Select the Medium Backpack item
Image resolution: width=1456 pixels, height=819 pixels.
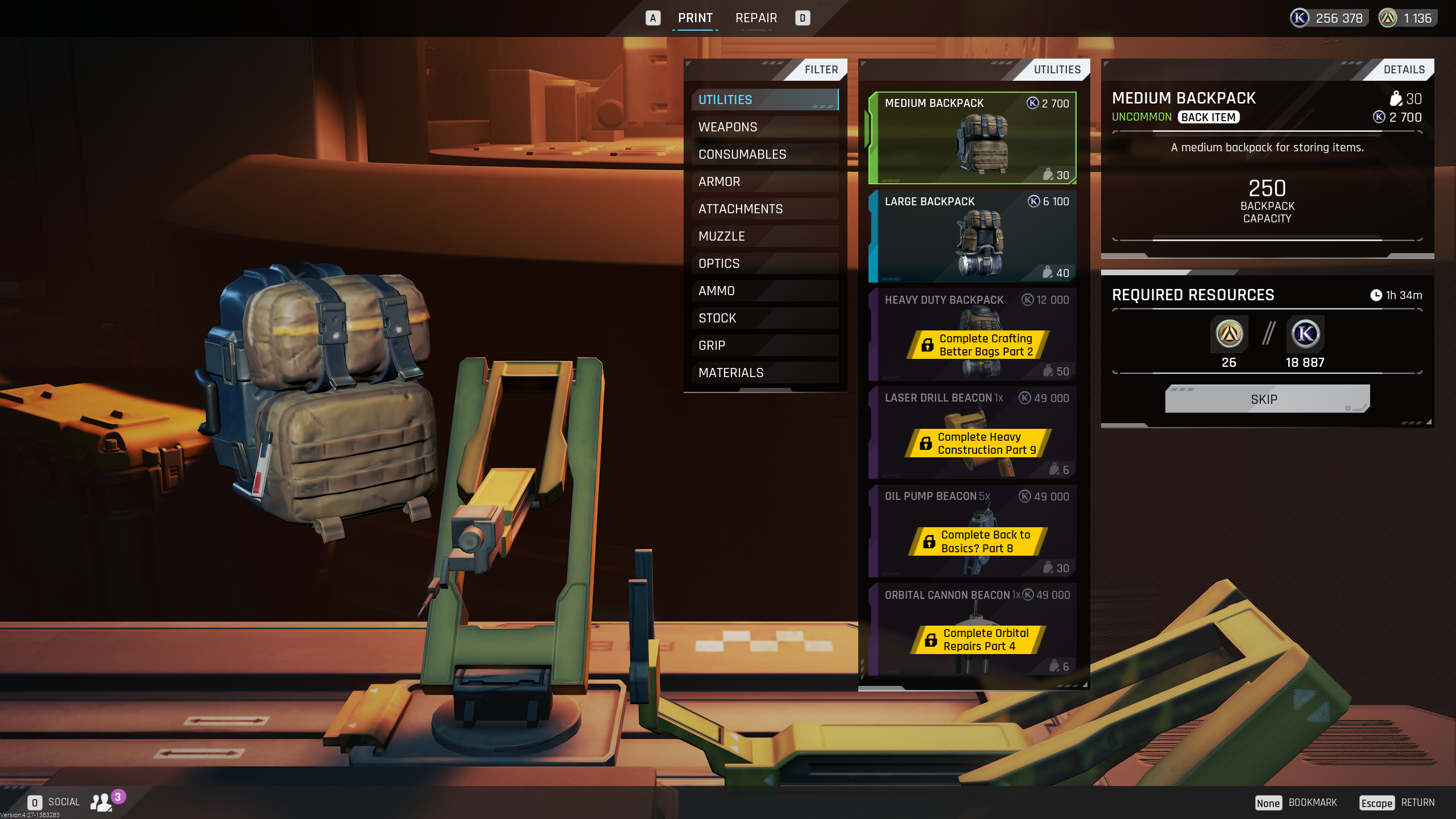tap(973, 138)
